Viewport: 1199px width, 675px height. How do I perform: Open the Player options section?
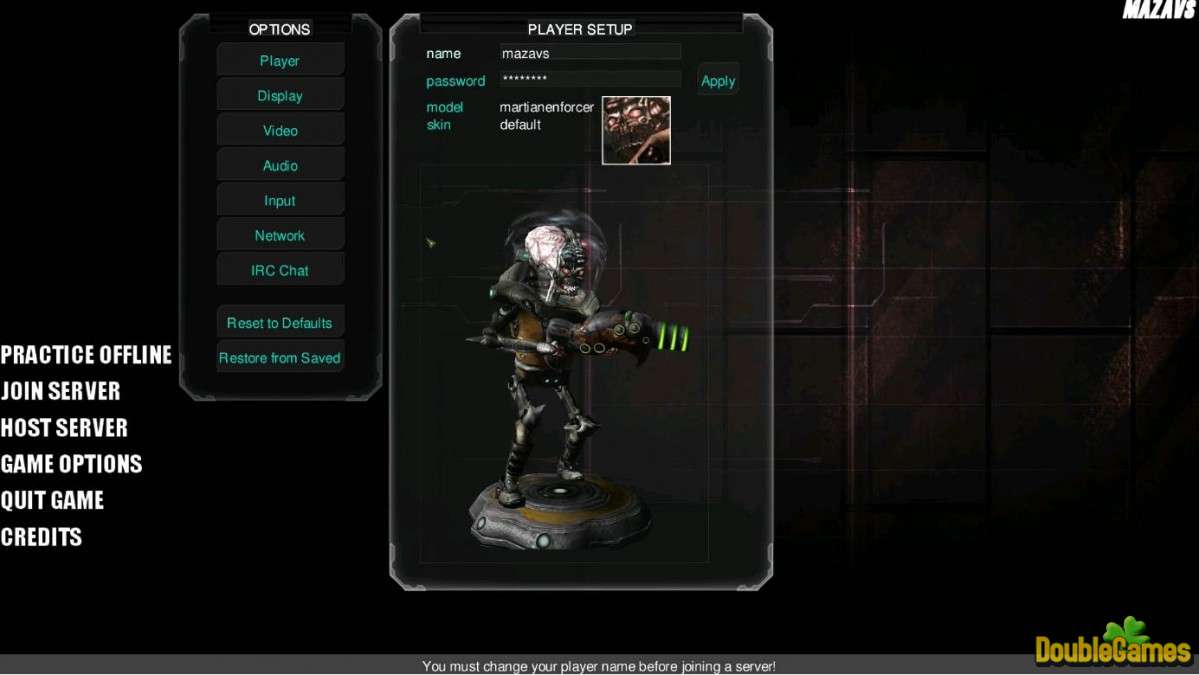coord(280,61)
